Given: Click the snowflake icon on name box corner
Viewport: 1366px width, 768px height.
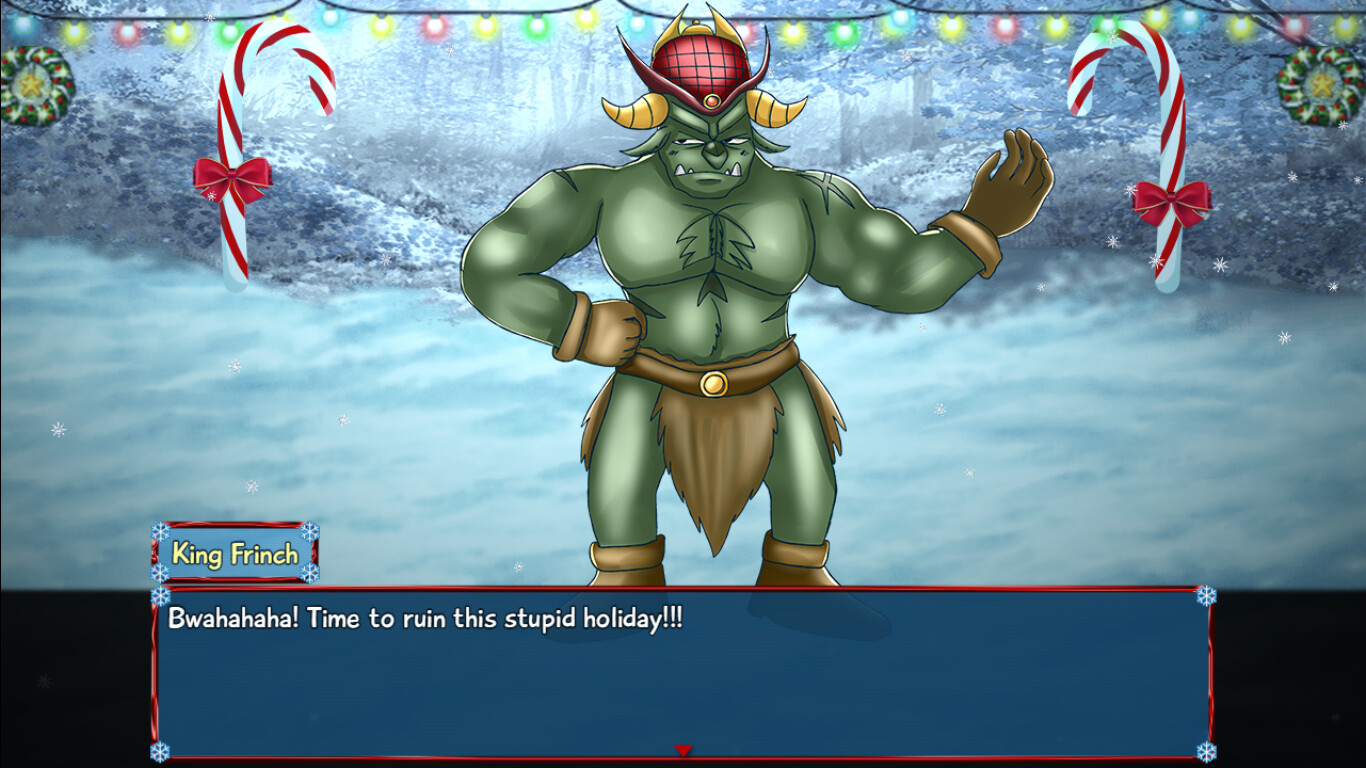Looking at the screenshot, I should (161, 530).
